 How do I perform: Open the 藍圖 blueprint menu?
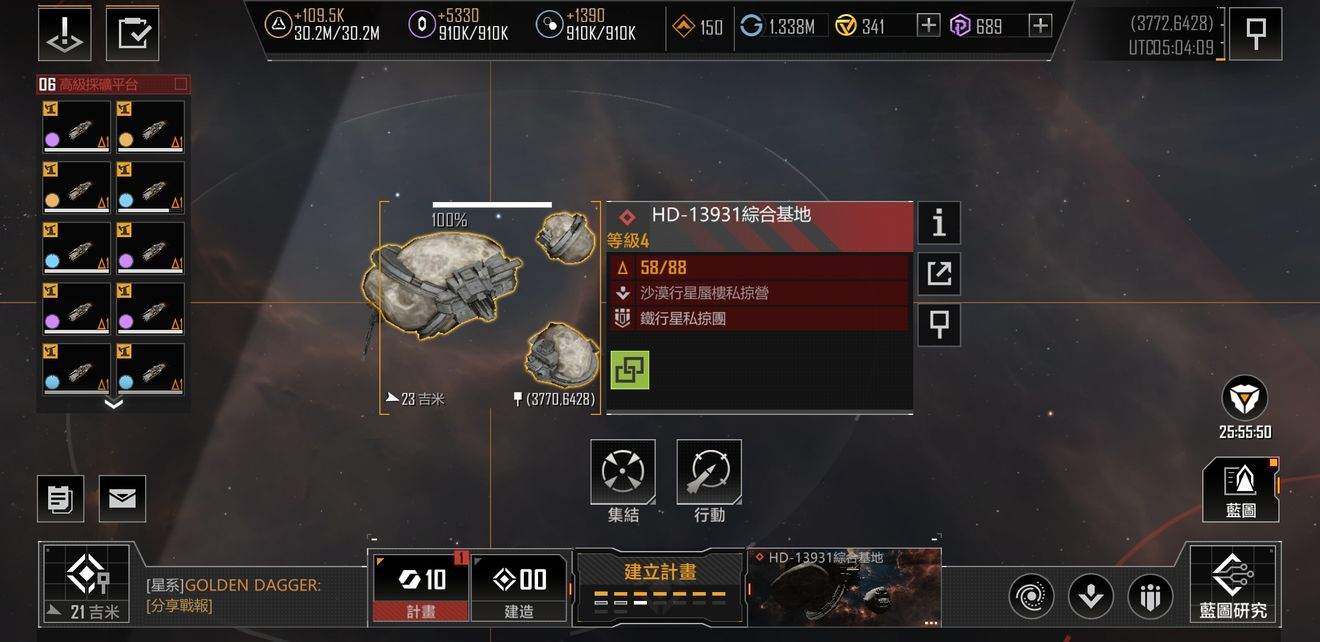[x=1240, y=489]
